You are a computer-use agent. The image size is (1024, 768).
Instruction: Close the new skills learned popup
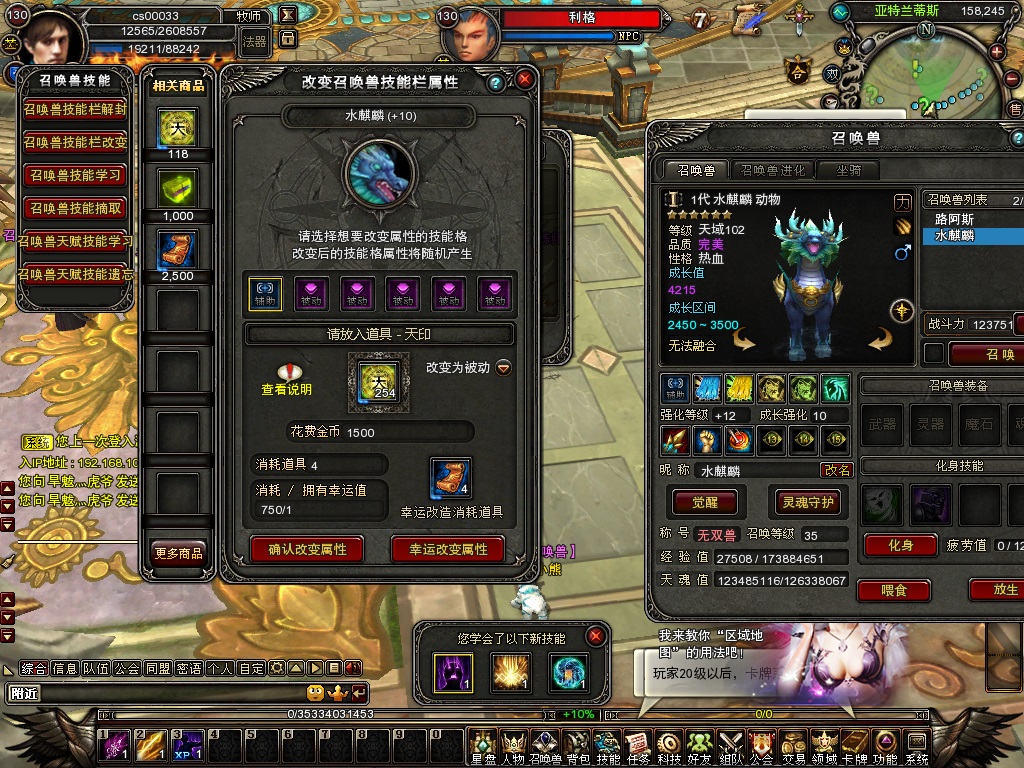(x=596, y=635)
